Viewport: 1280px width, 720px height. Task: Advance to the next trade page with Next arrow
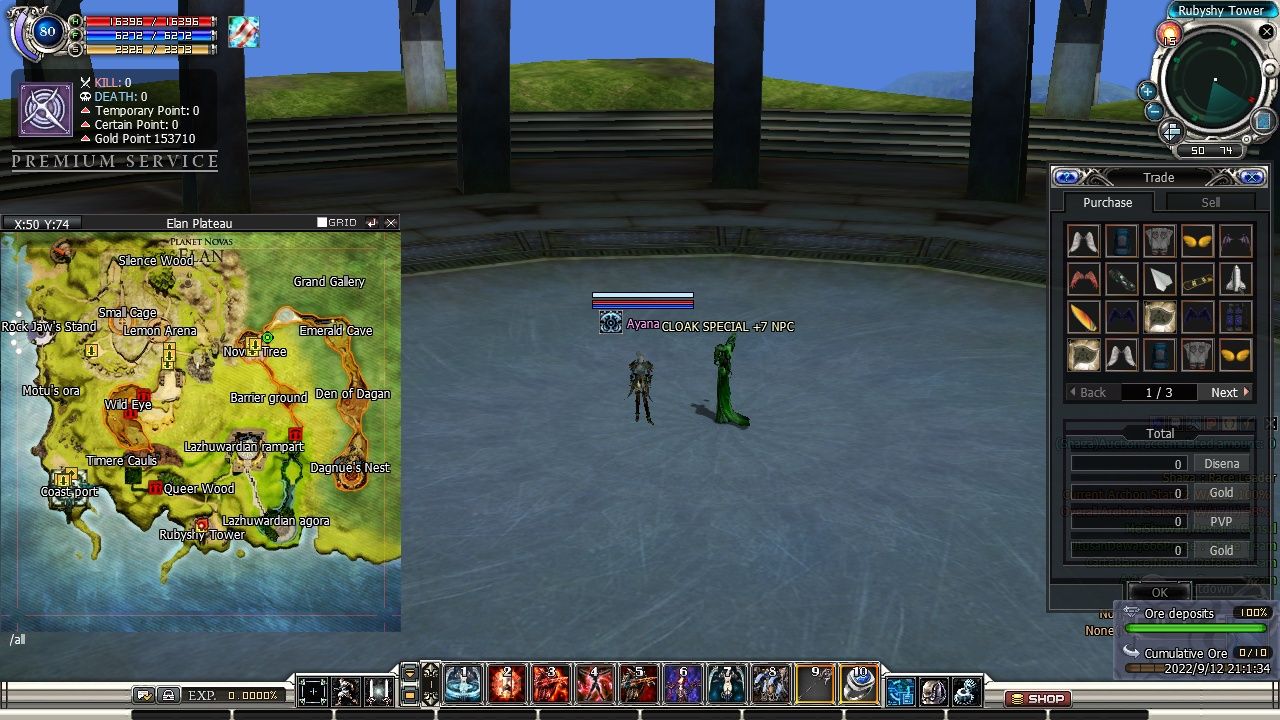coord(1228,392)
